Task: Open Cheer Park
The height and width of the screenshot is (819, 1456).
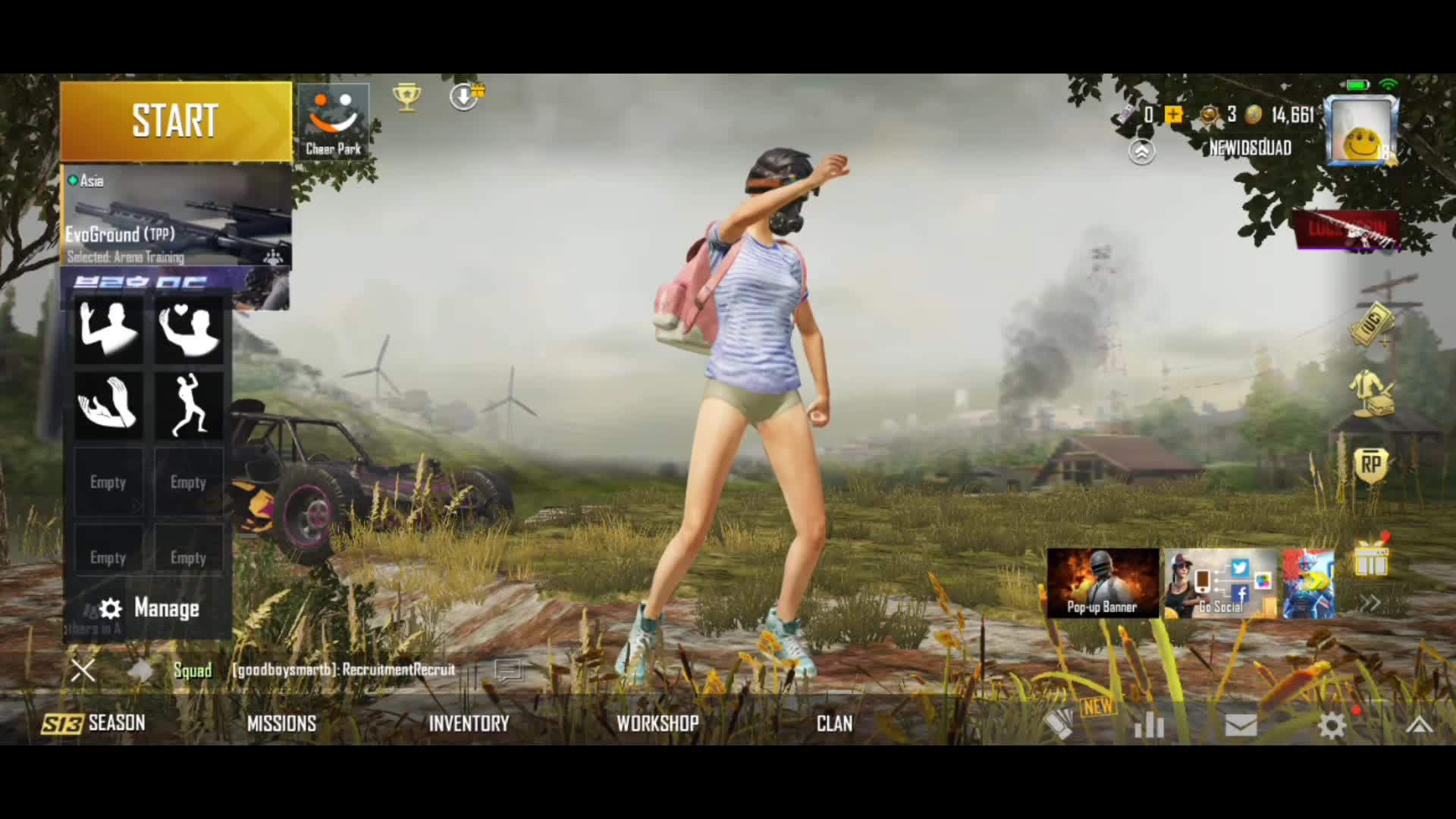Action: point(333,121)
